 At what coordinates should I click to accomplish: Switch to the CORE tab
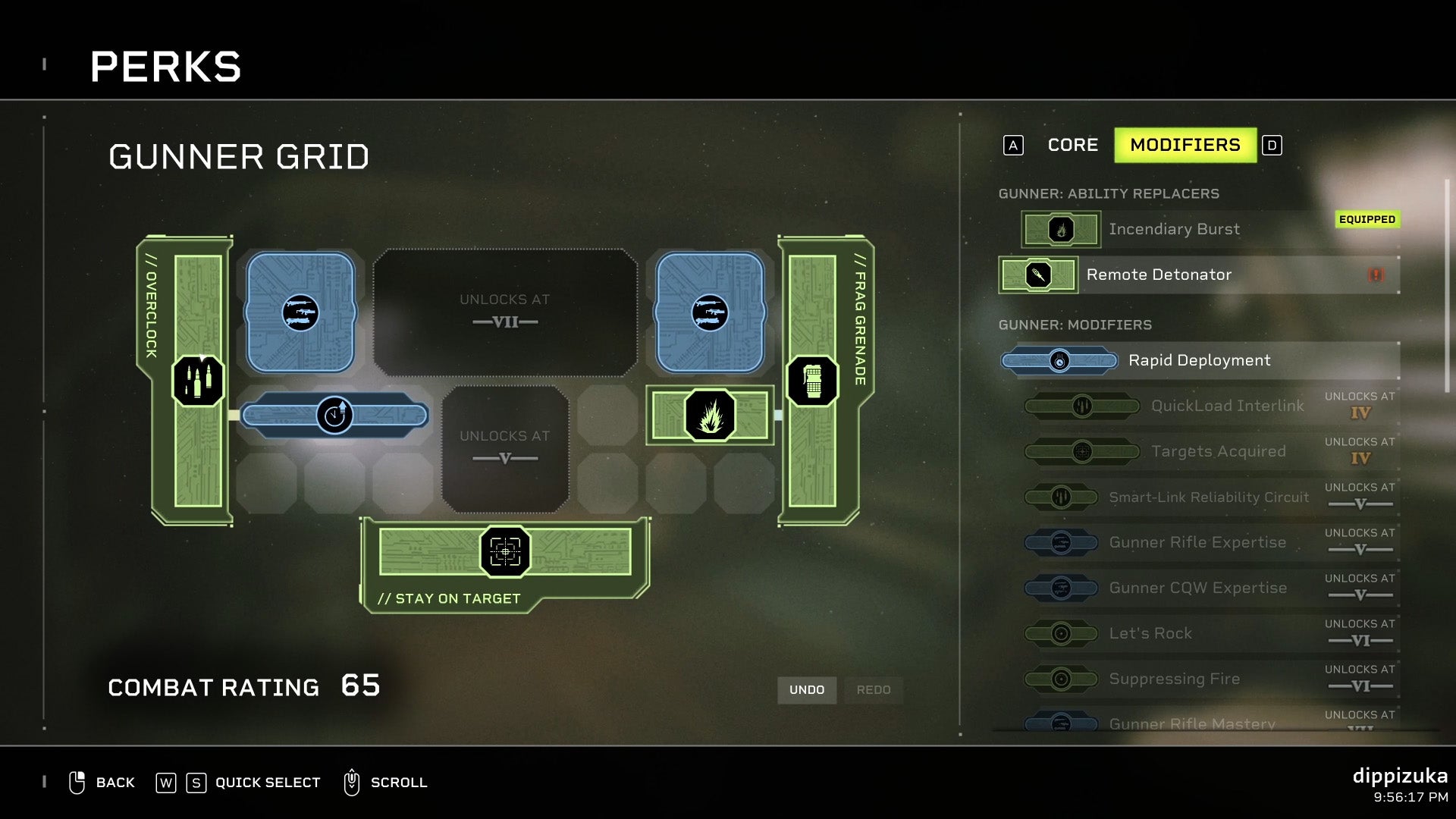pyautogui.click(x=1072, y=145)
